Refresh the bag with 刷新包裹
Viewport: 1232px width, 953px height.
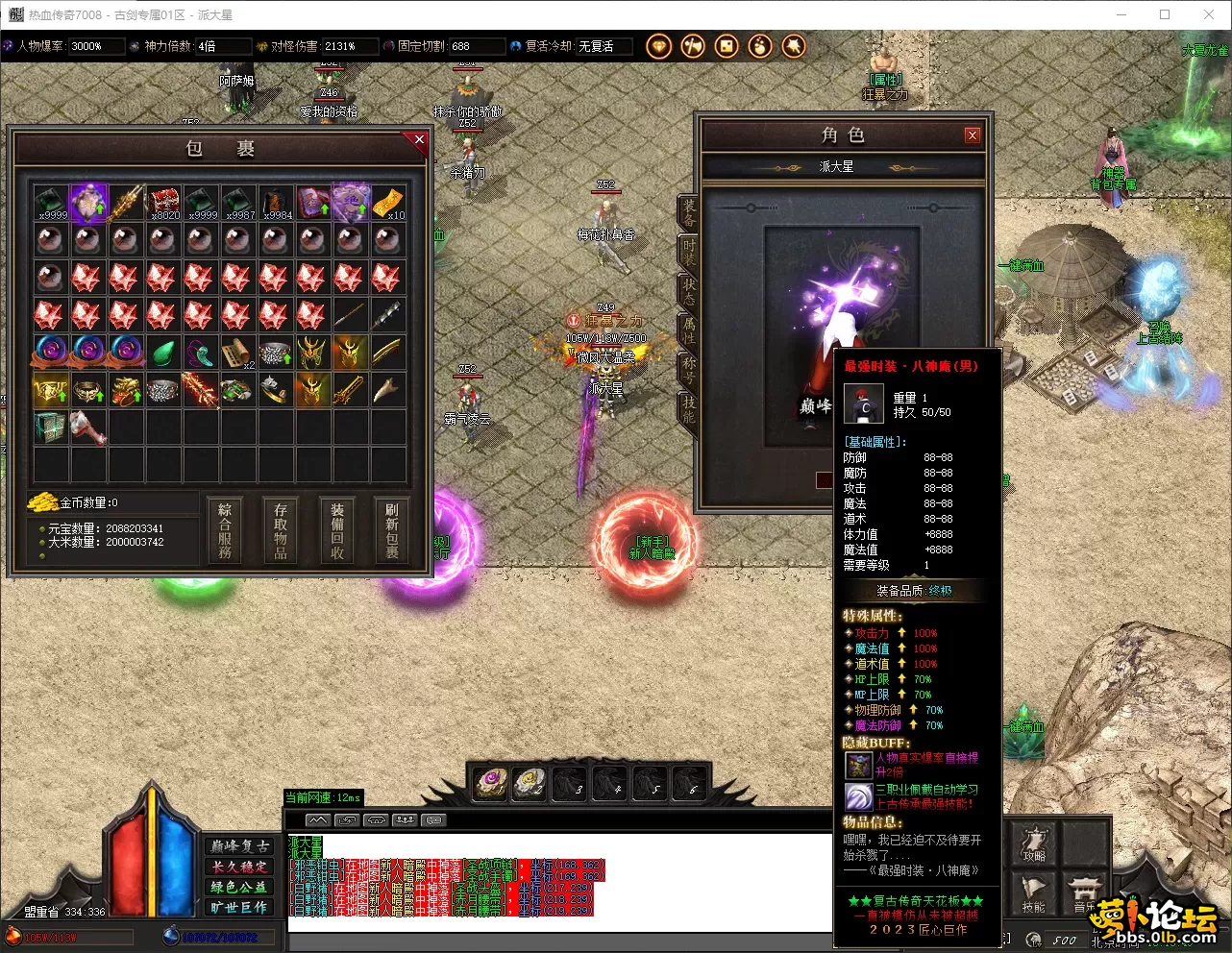392,529
